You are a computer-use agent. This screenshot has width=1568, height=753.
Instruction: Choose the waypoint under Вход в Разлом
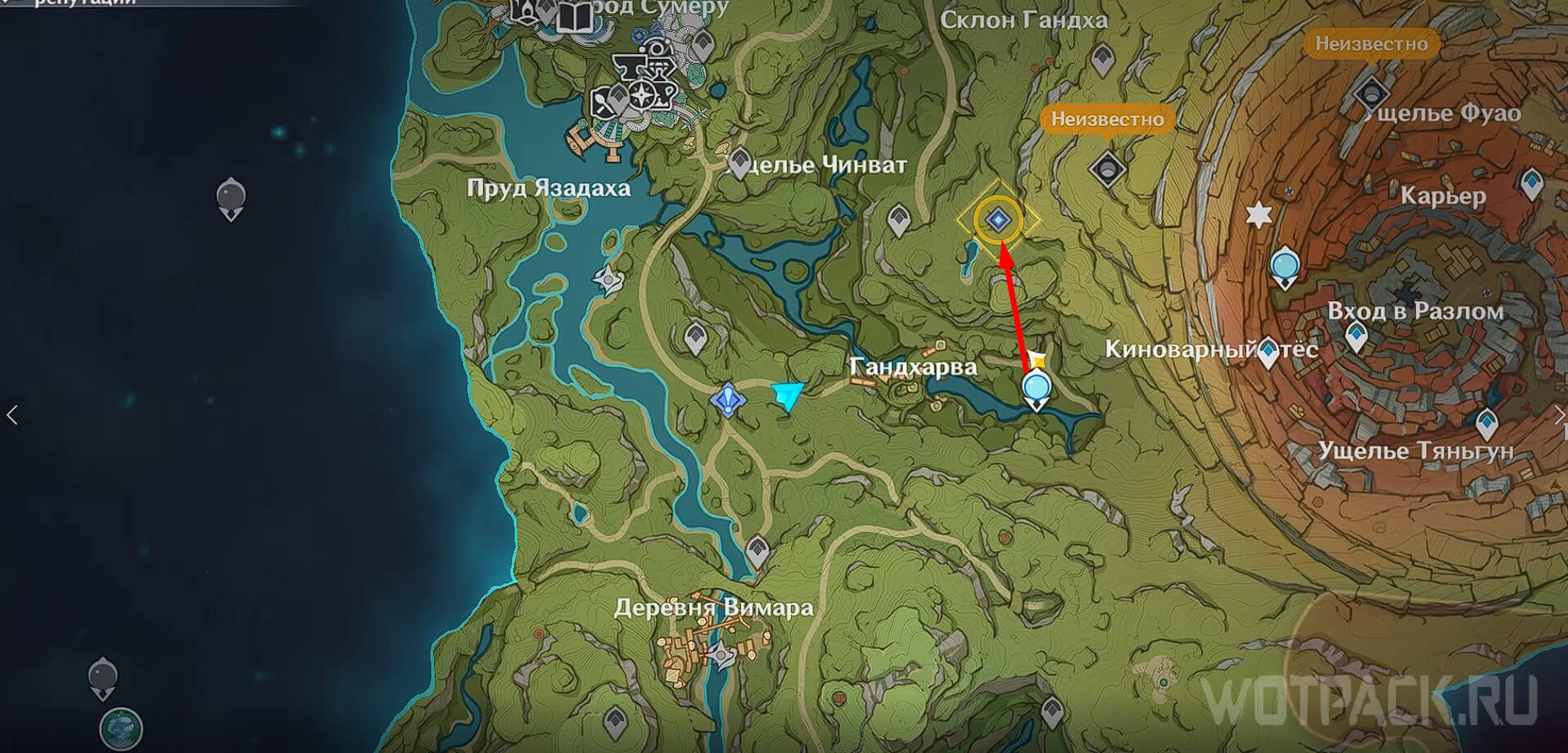(1357, 336)
